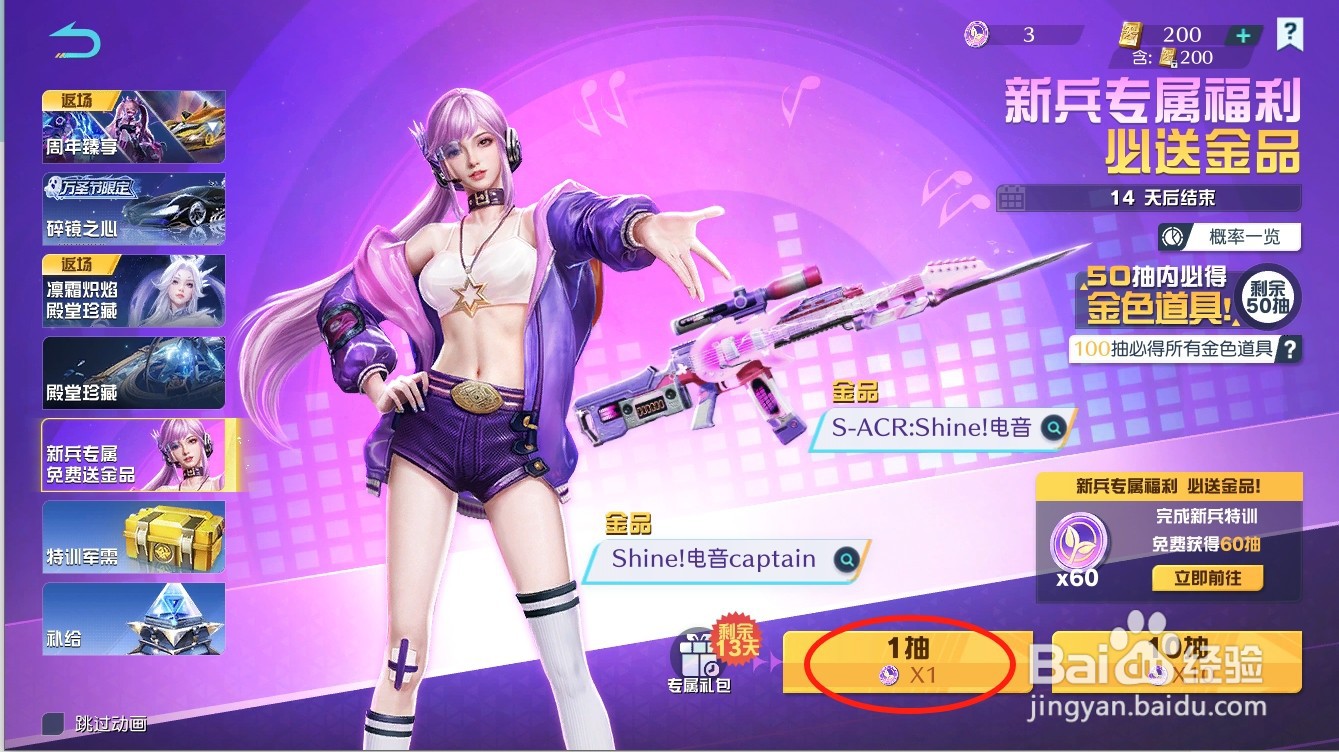Open the 概率一览 probability details

(1230, 237)
